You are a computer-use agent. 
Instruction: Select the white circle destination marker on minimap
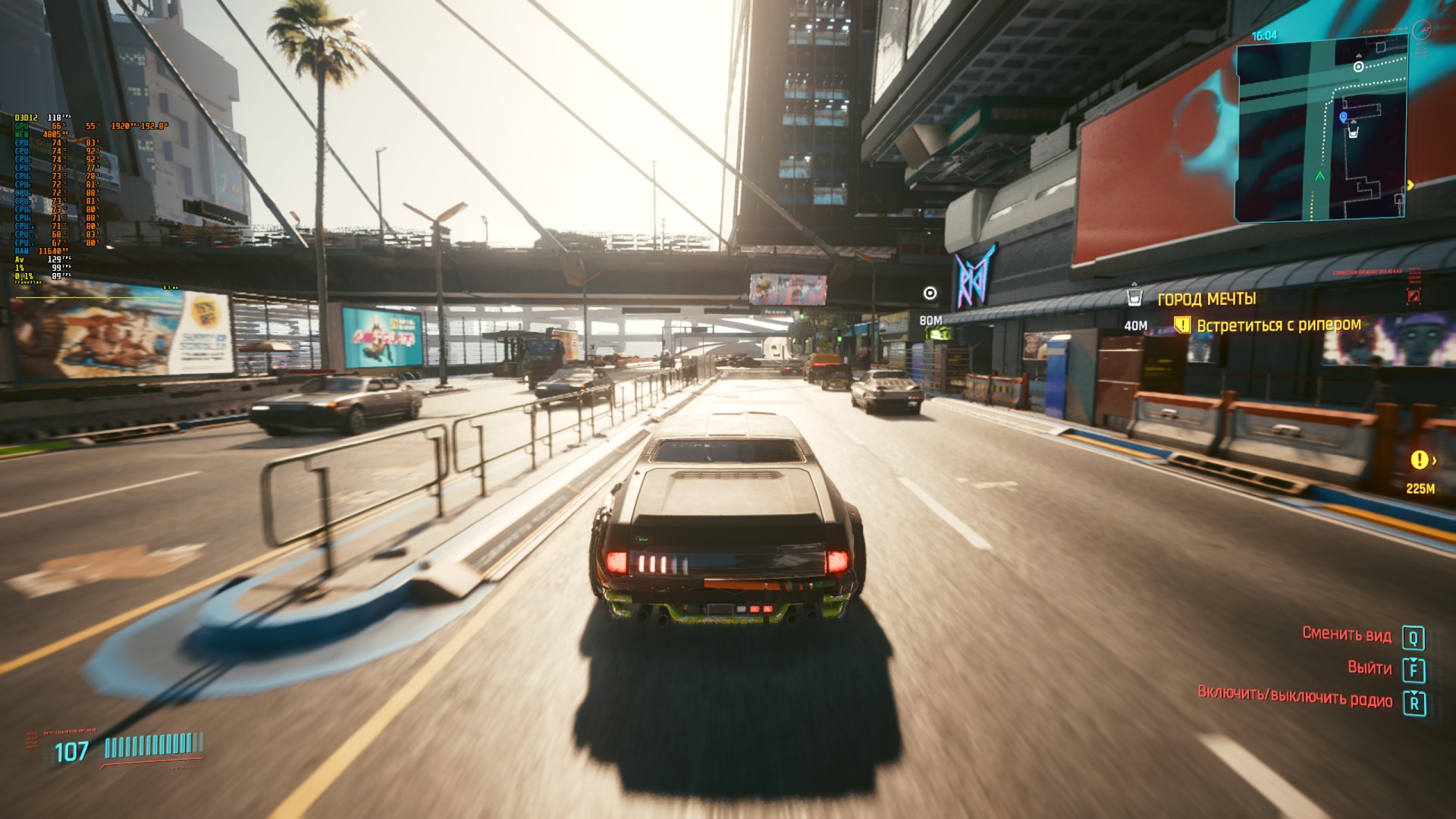coord(1359,67)
